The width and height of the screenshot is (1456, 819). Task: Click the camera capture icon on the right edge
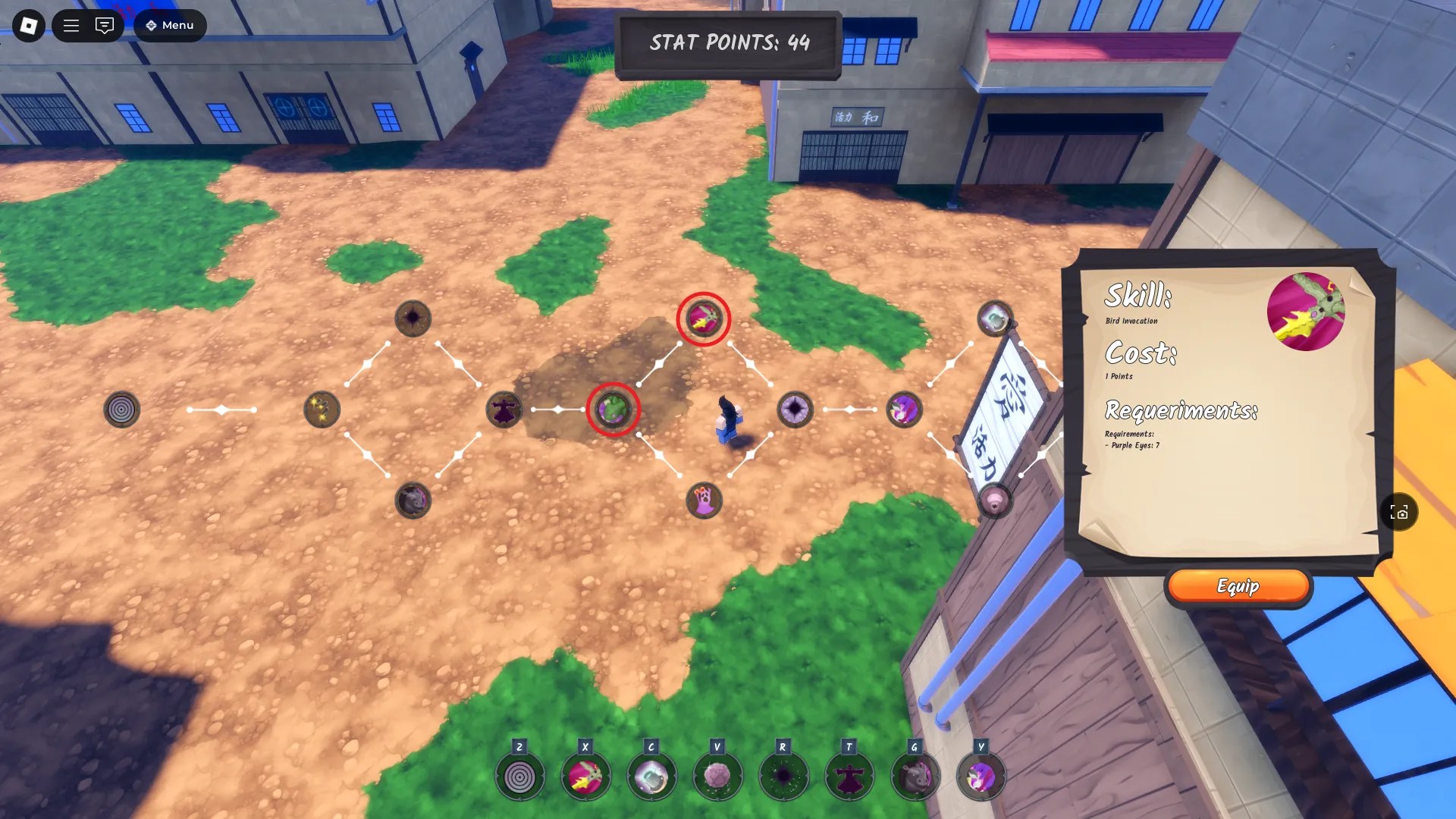click(x=1400, y=513)
